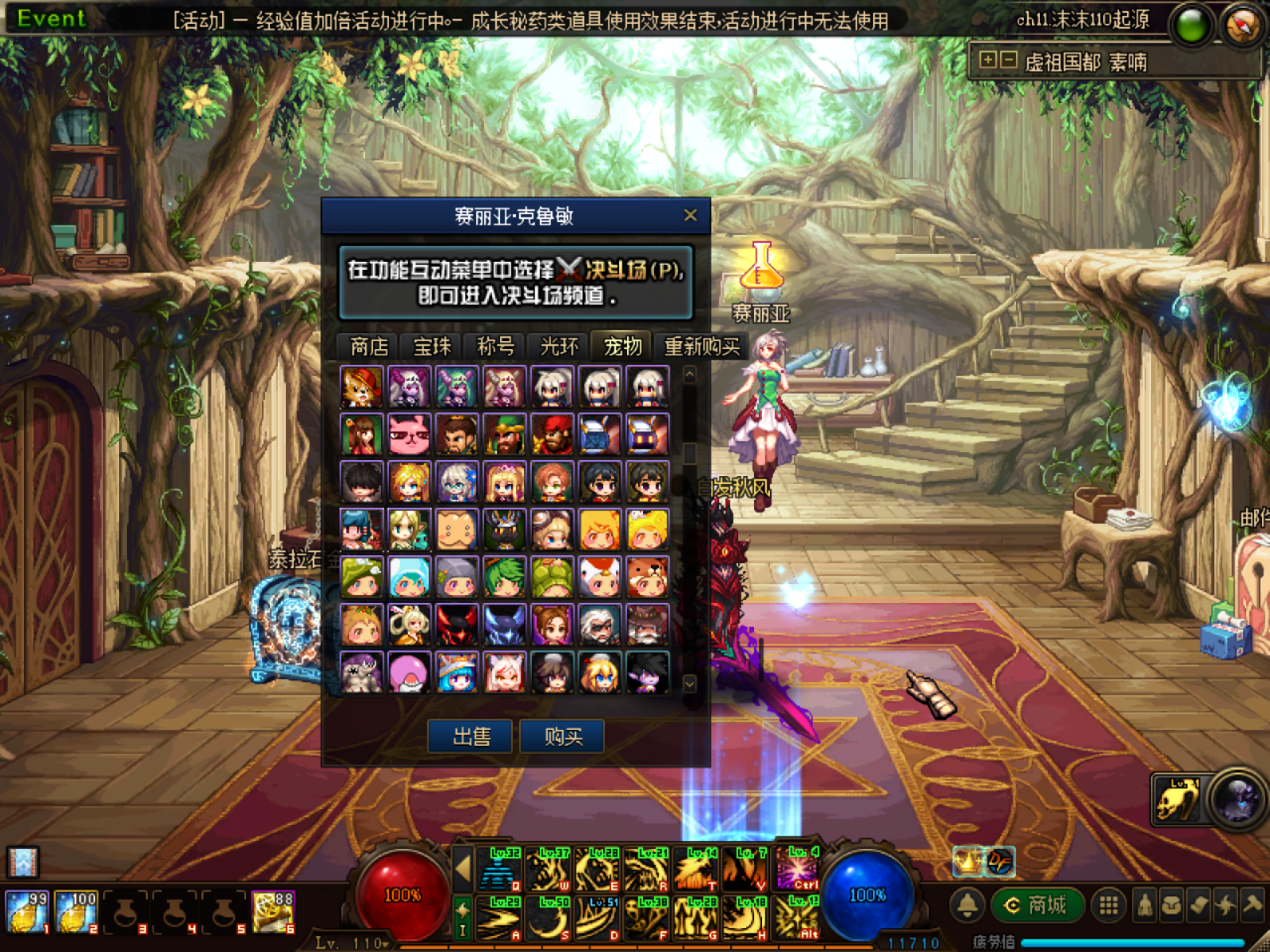Click the 出售 sell button
1270x952 pixels.
click(471, 737)
